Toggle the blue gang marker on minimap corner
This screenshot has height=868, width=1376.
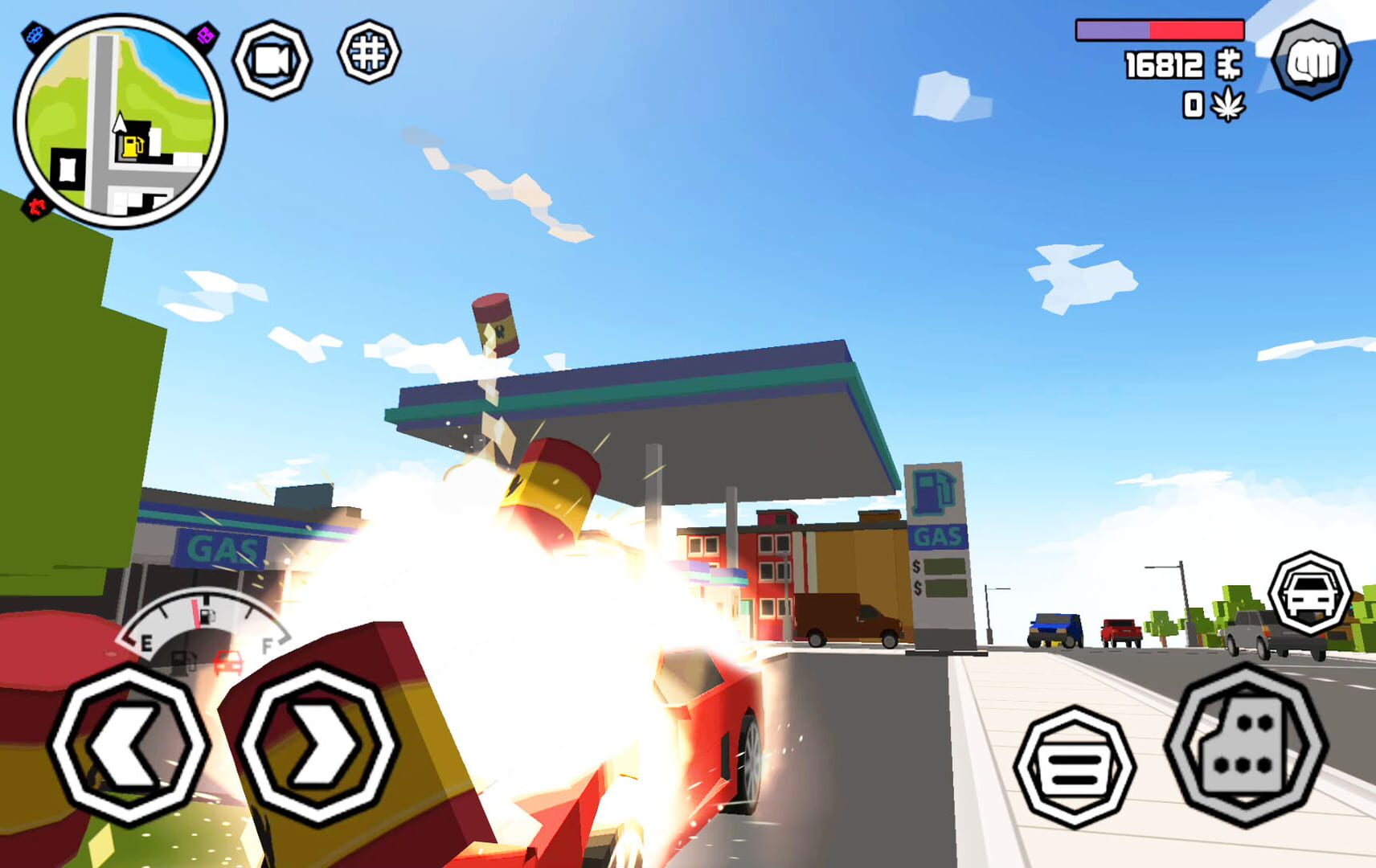[34, 34]
